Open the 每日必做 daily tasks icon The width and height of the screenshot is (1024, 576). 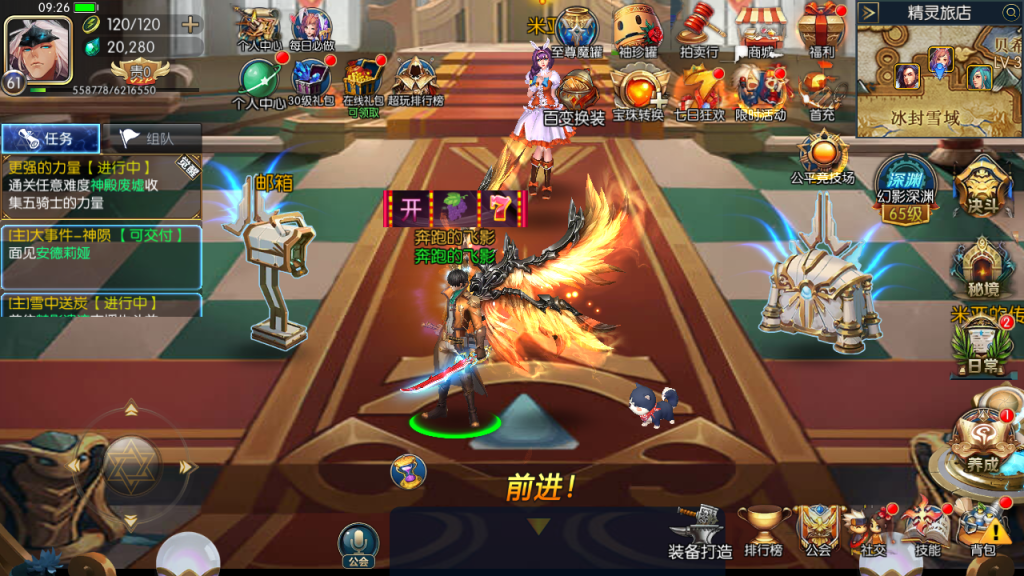tap(312, 27)
